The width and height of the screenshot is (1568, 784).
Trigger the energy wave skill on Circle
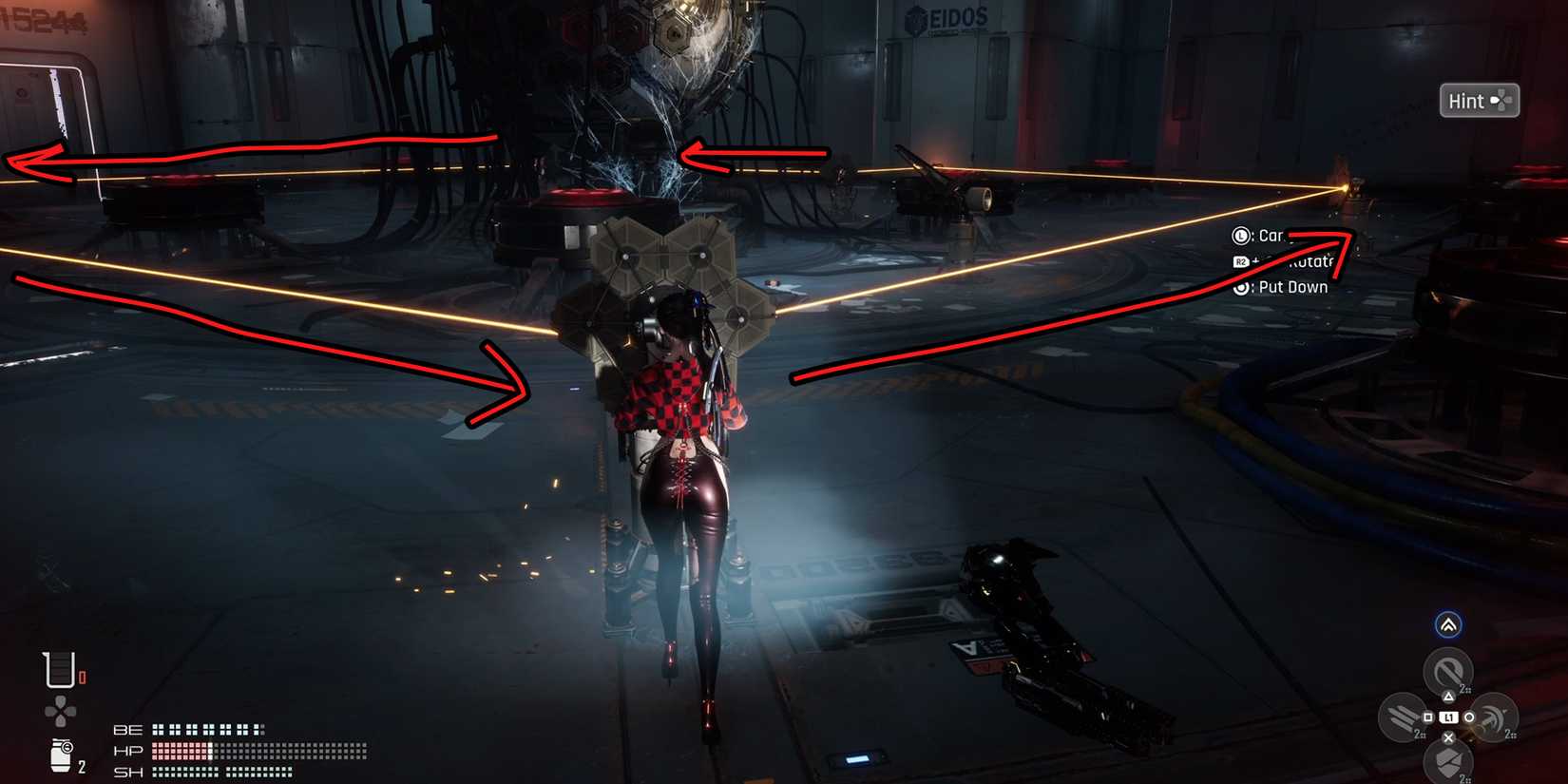tap(1494, 717)
